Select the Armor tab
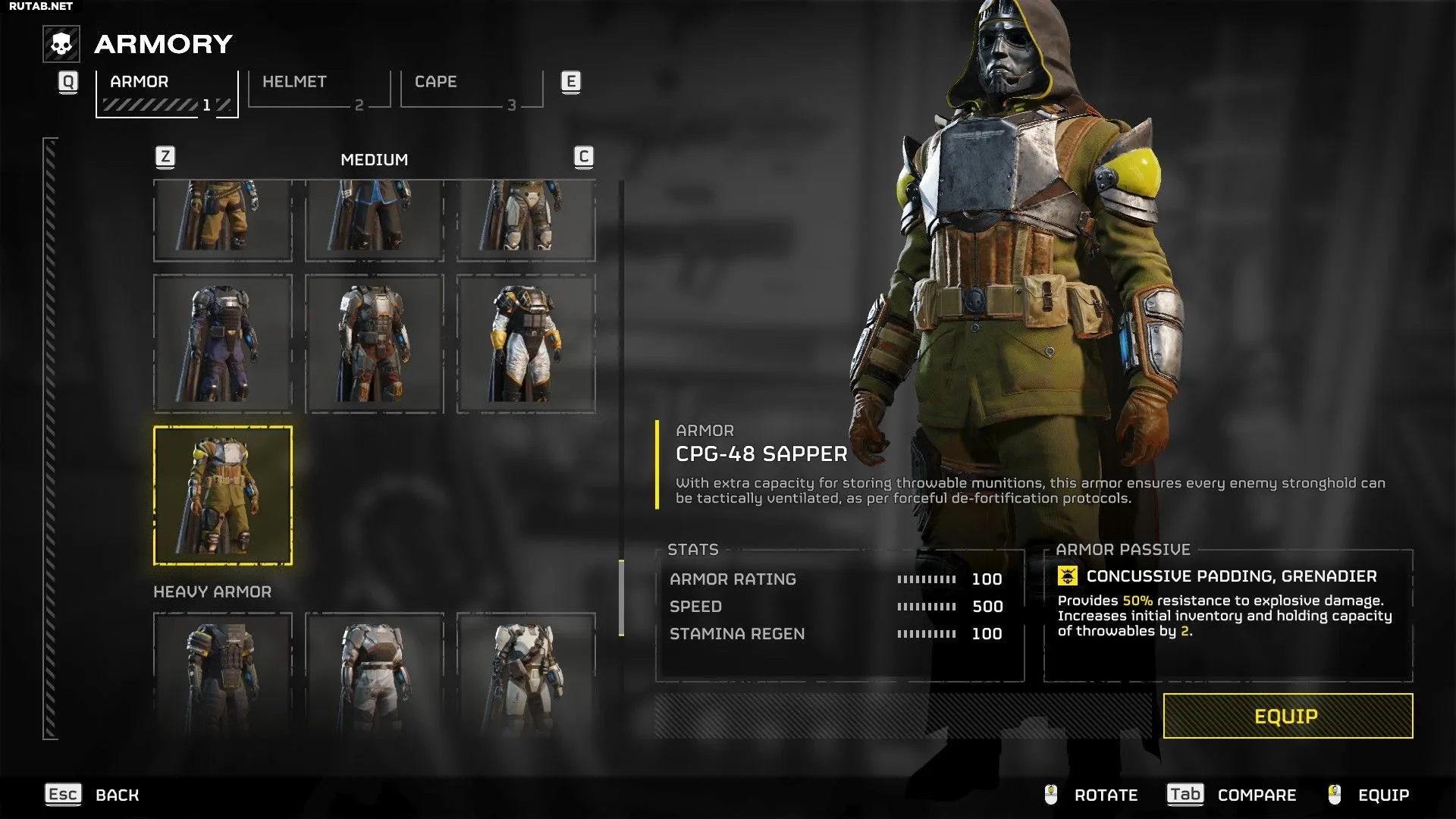This screenshot has height=819, width=1456. click(167, 93)
